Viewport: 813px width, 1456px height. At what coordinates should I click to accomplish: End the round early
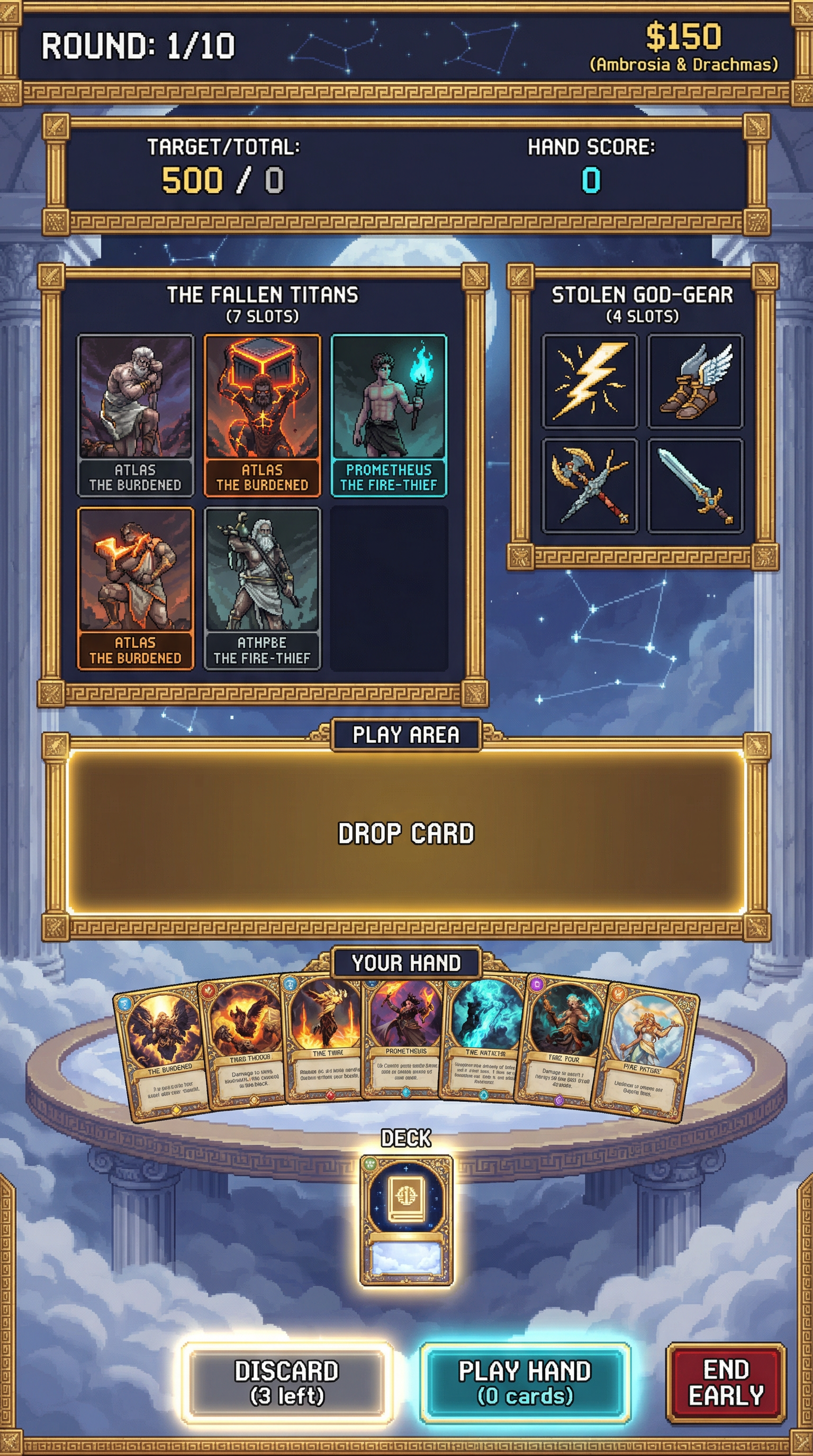[726, 1382]
